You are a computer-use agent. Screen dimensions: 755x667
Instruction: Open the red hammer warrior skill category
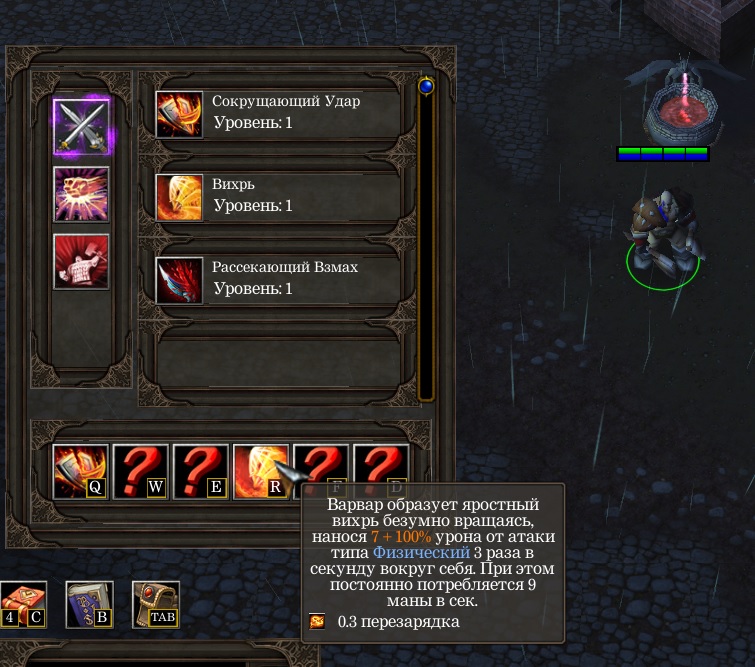81,262
